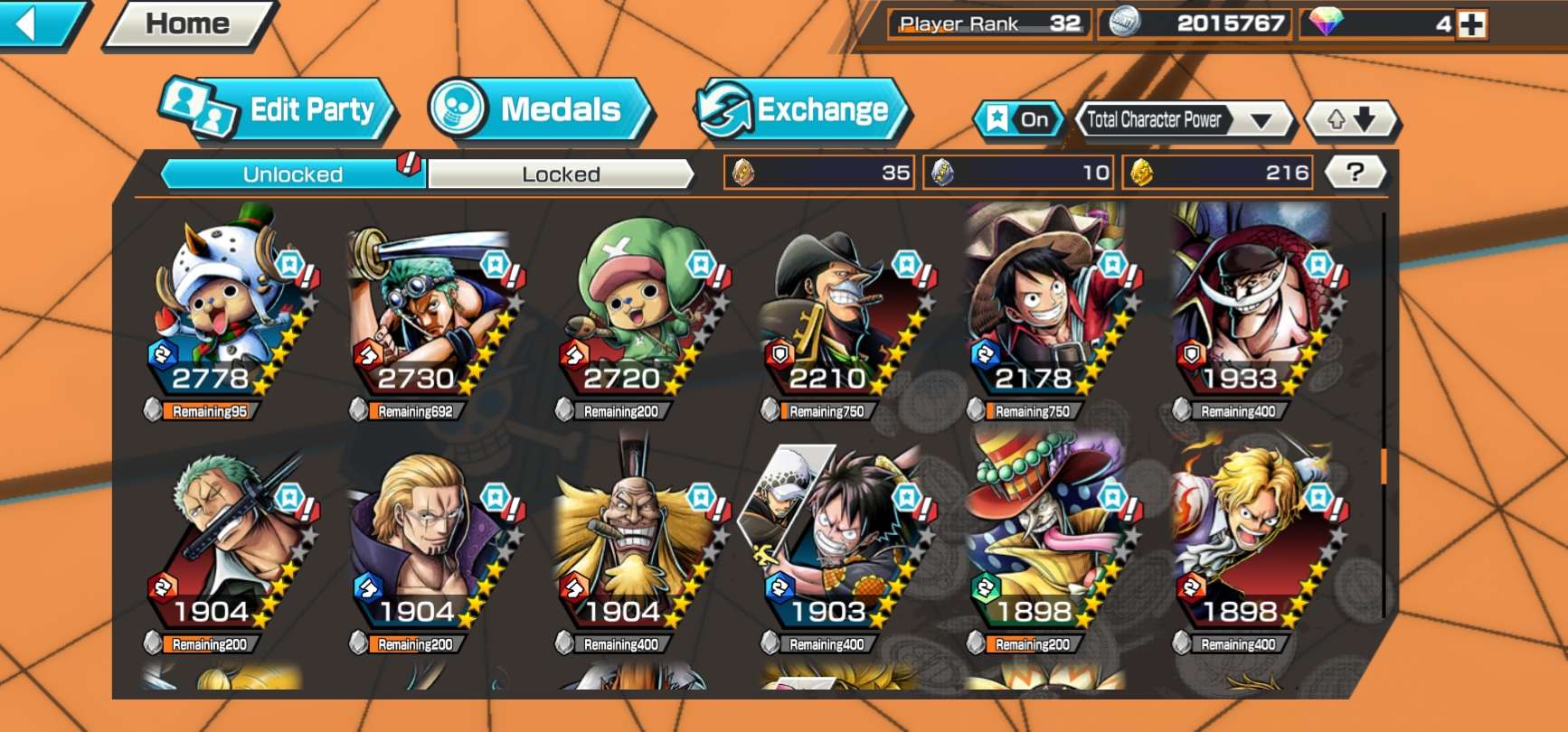Image resolution: width=1568 pixels, height=732 pixels.
Task: Switch to the Locked tab
Action: 561,174
